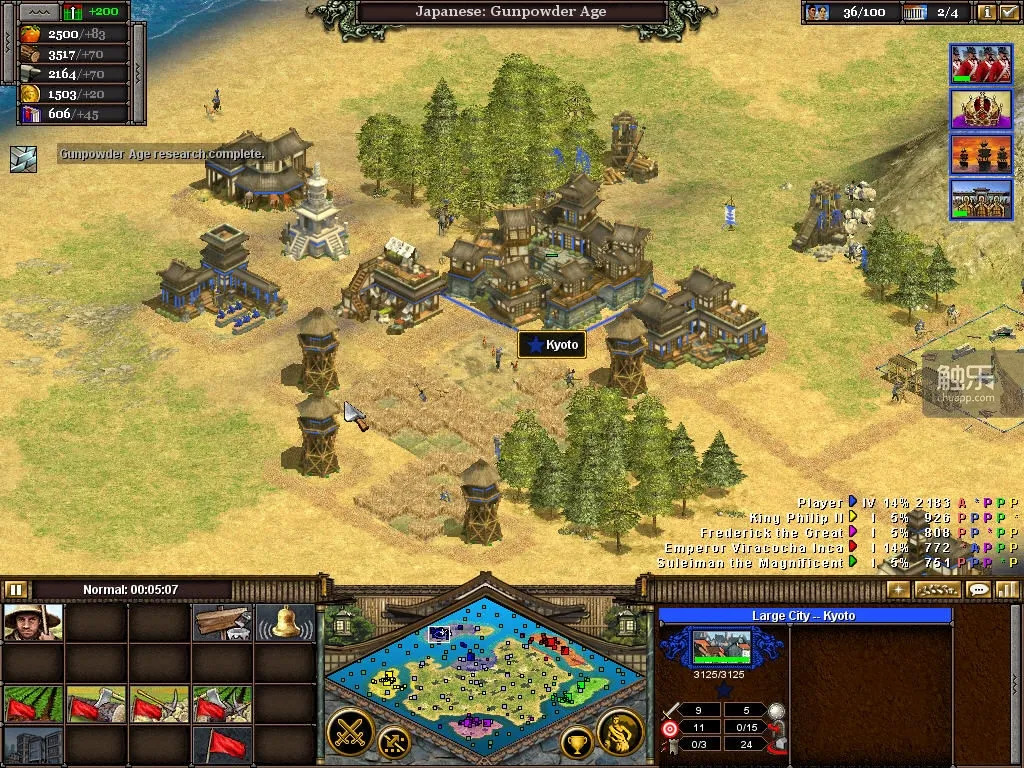
Task: Select the grey city buildings icon
Action: [33, 745]
